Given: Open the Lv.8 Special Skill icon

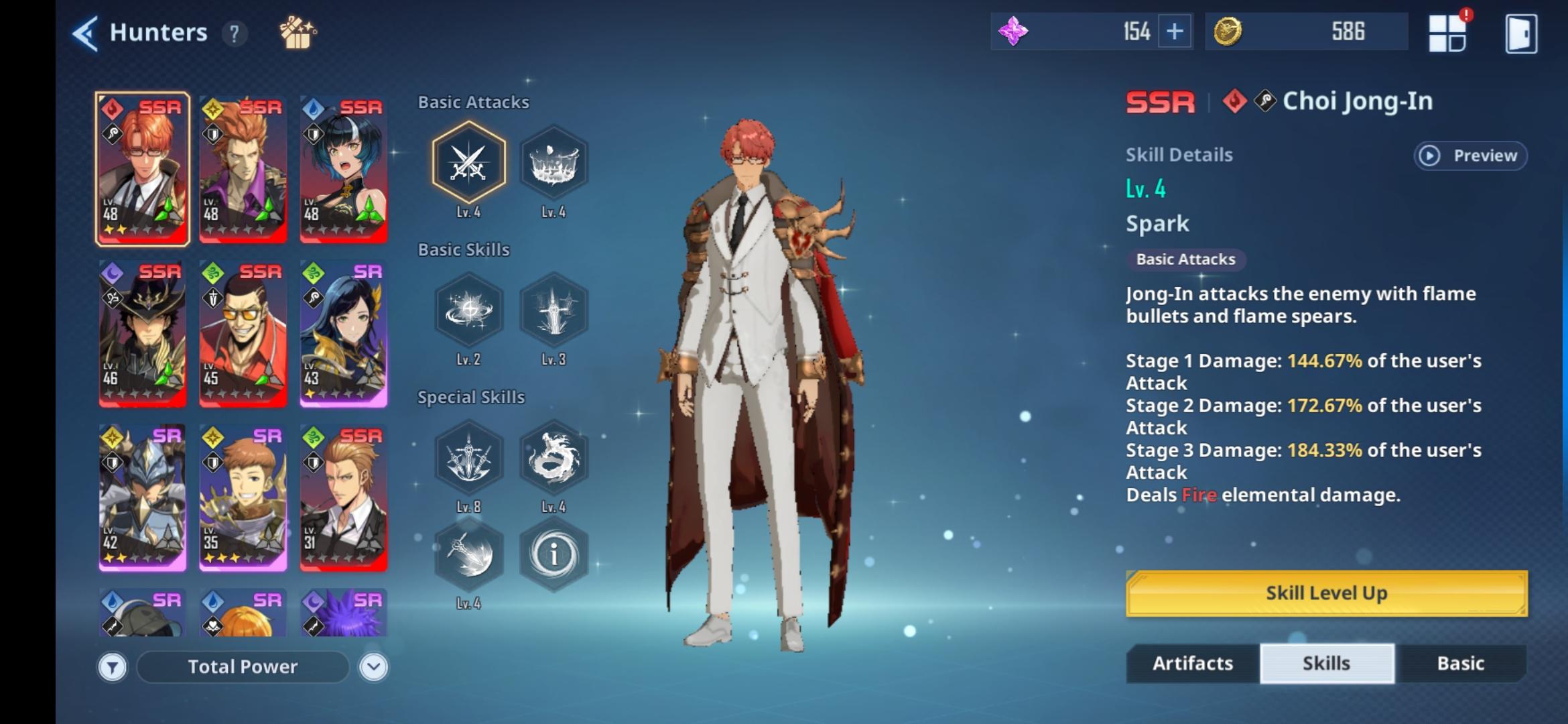Looking at the screenshot, I should [x=469, y=458].
